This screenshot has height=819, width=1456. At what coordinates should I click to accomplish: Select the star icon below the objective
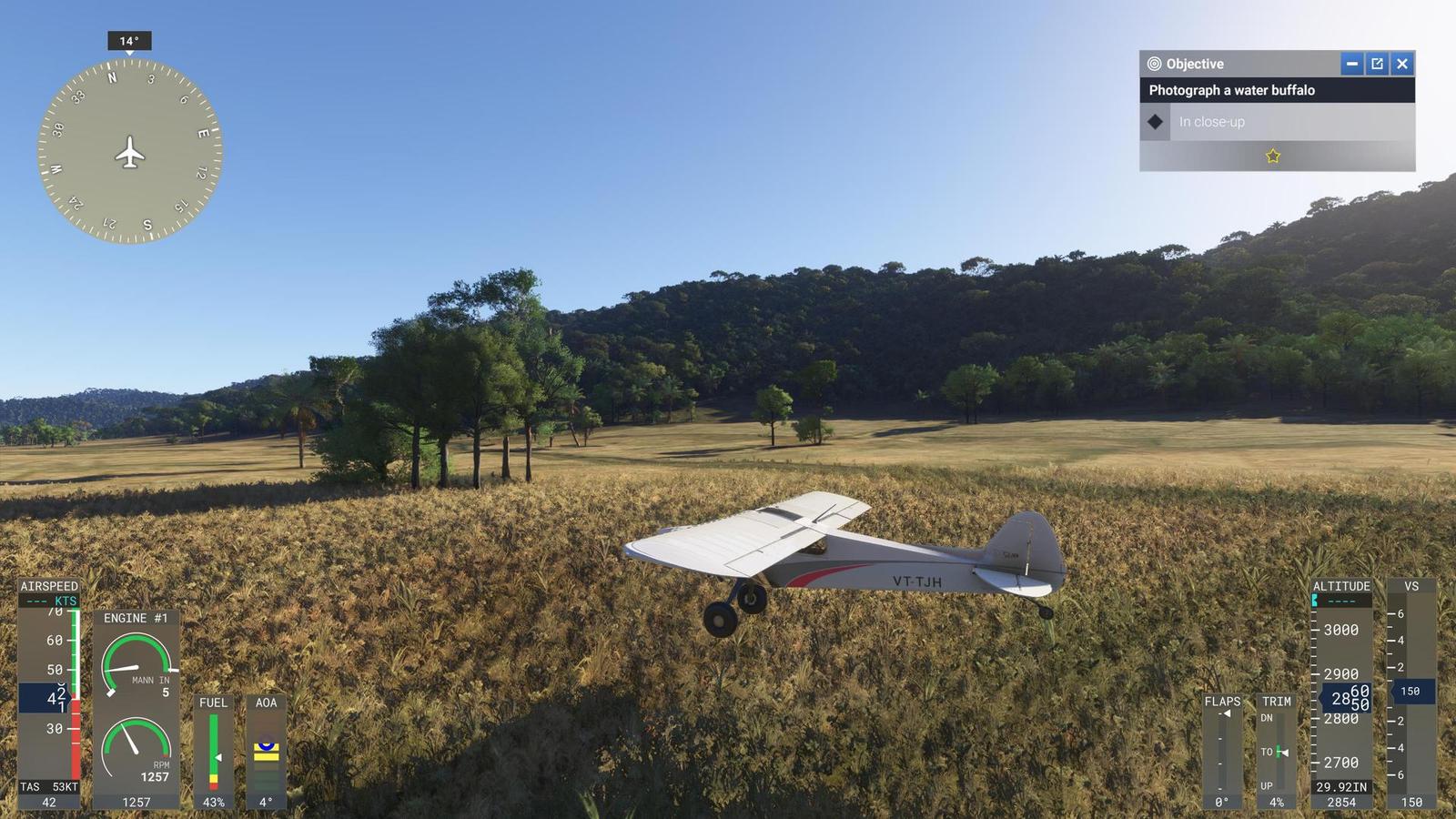click(1271, 156)
